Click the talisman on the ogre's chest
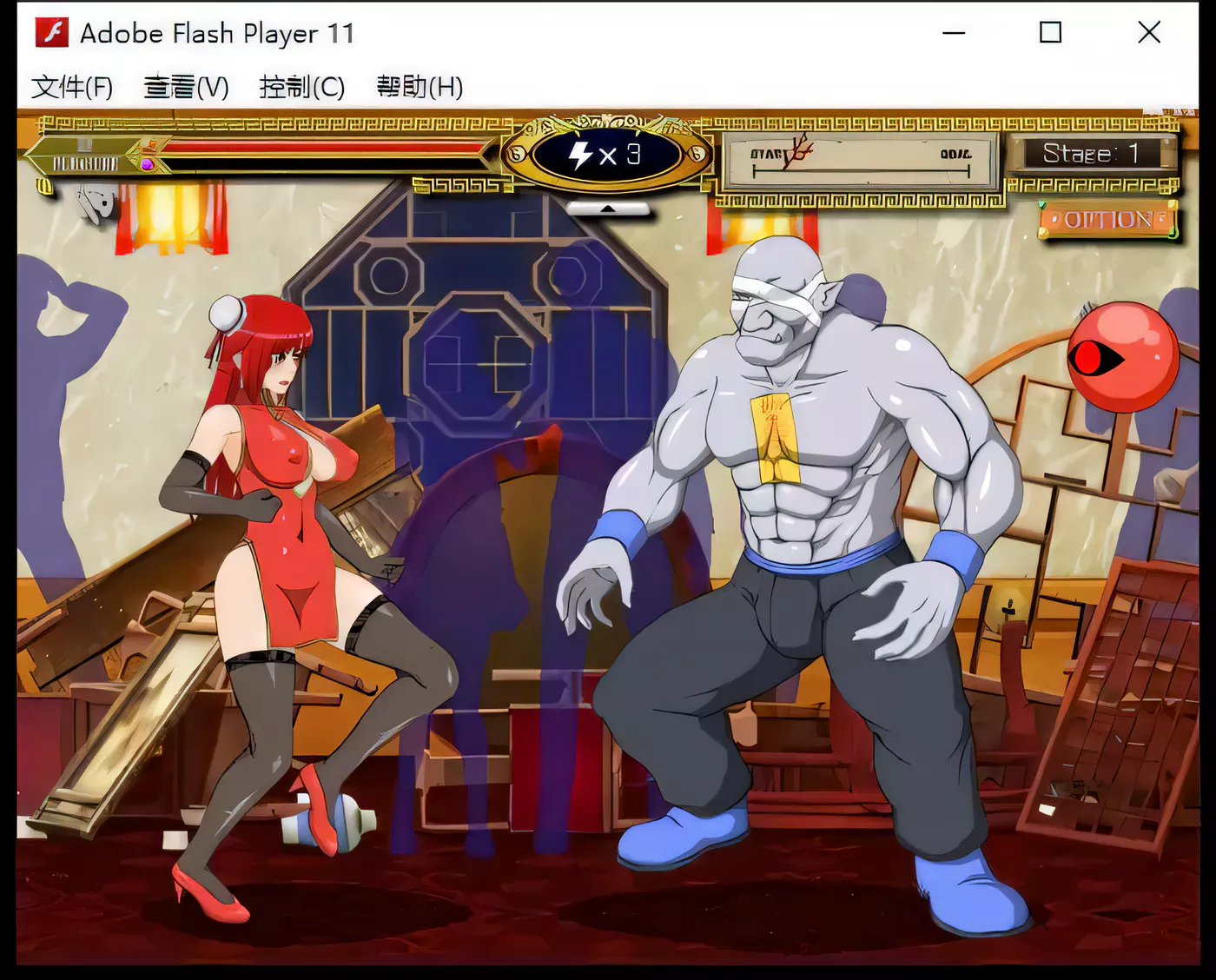 coord(776,437)
